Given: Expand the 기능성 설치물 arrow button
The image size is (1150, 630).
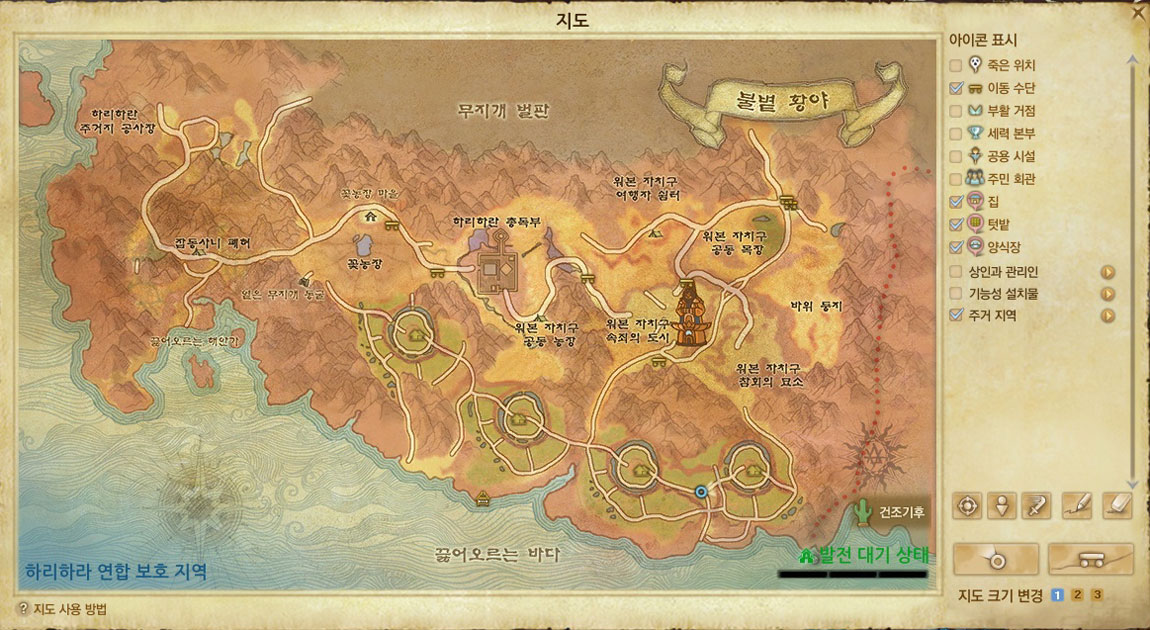Looking at the screenshot, I should [x=1108, y=294].
